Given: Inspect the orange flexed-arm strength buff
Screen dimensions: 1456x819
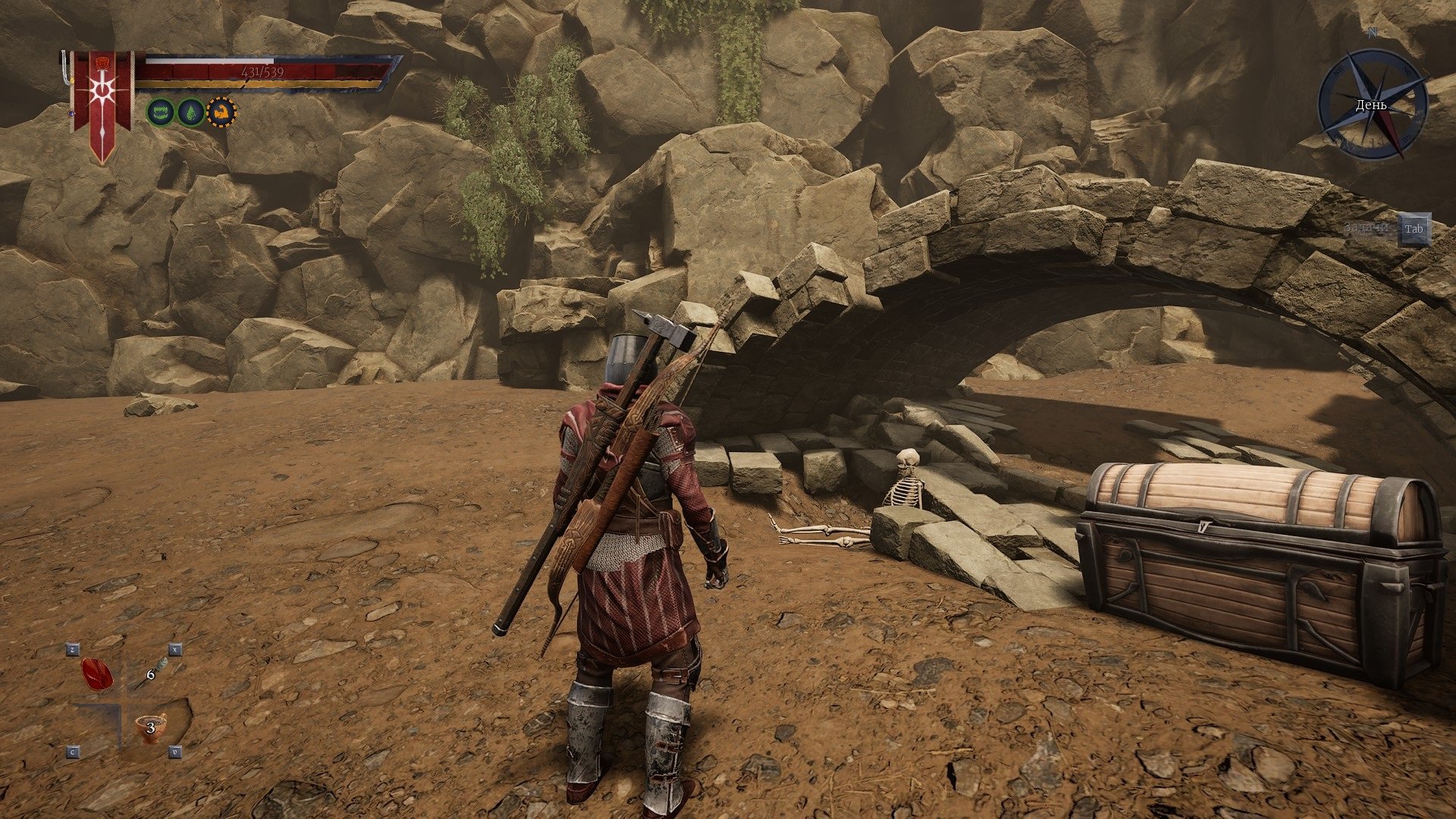Looking at the screenshot, I should pos(221,112).
